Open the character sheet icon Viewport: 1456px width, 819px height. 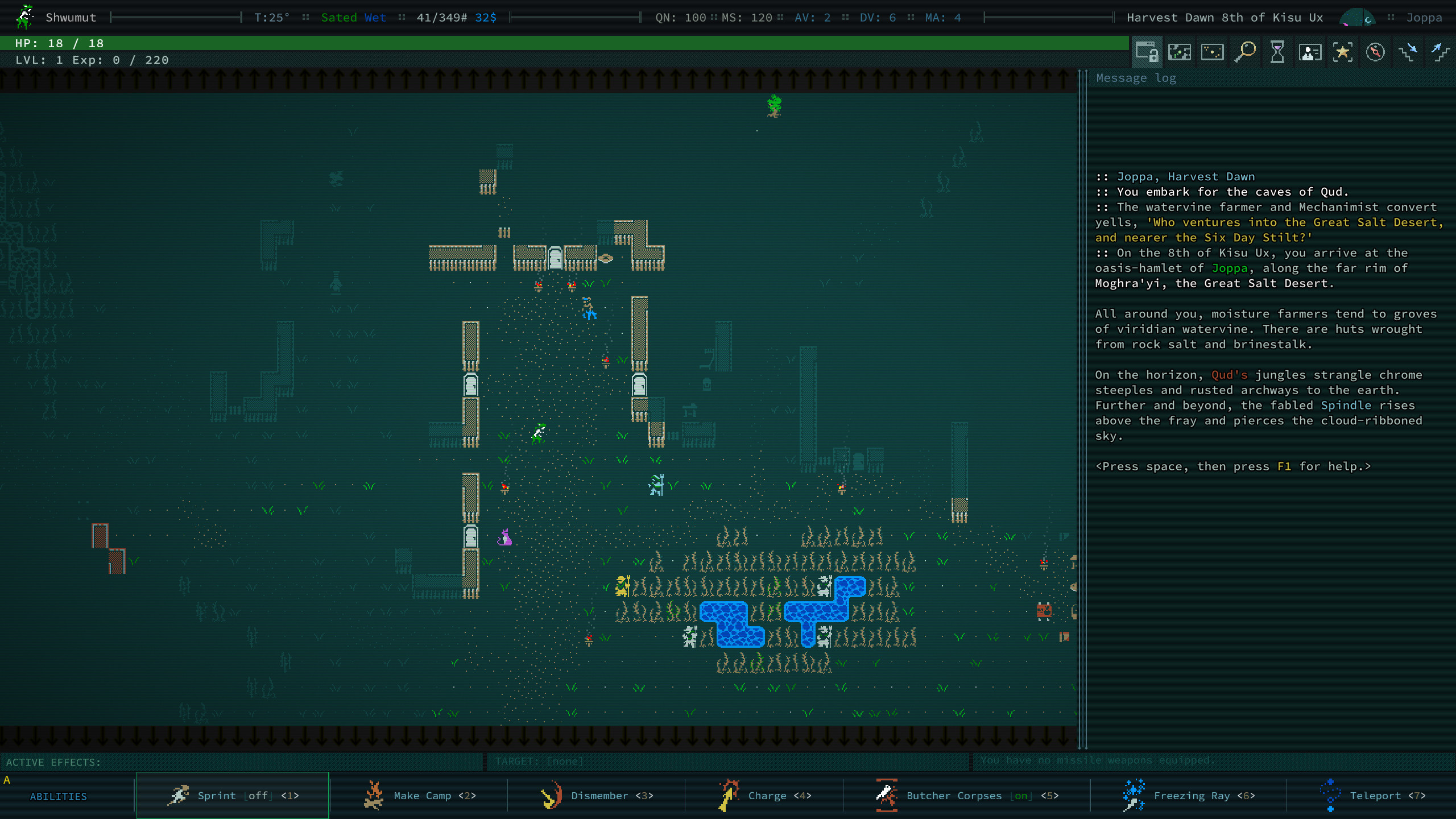tap(1310, 52)
